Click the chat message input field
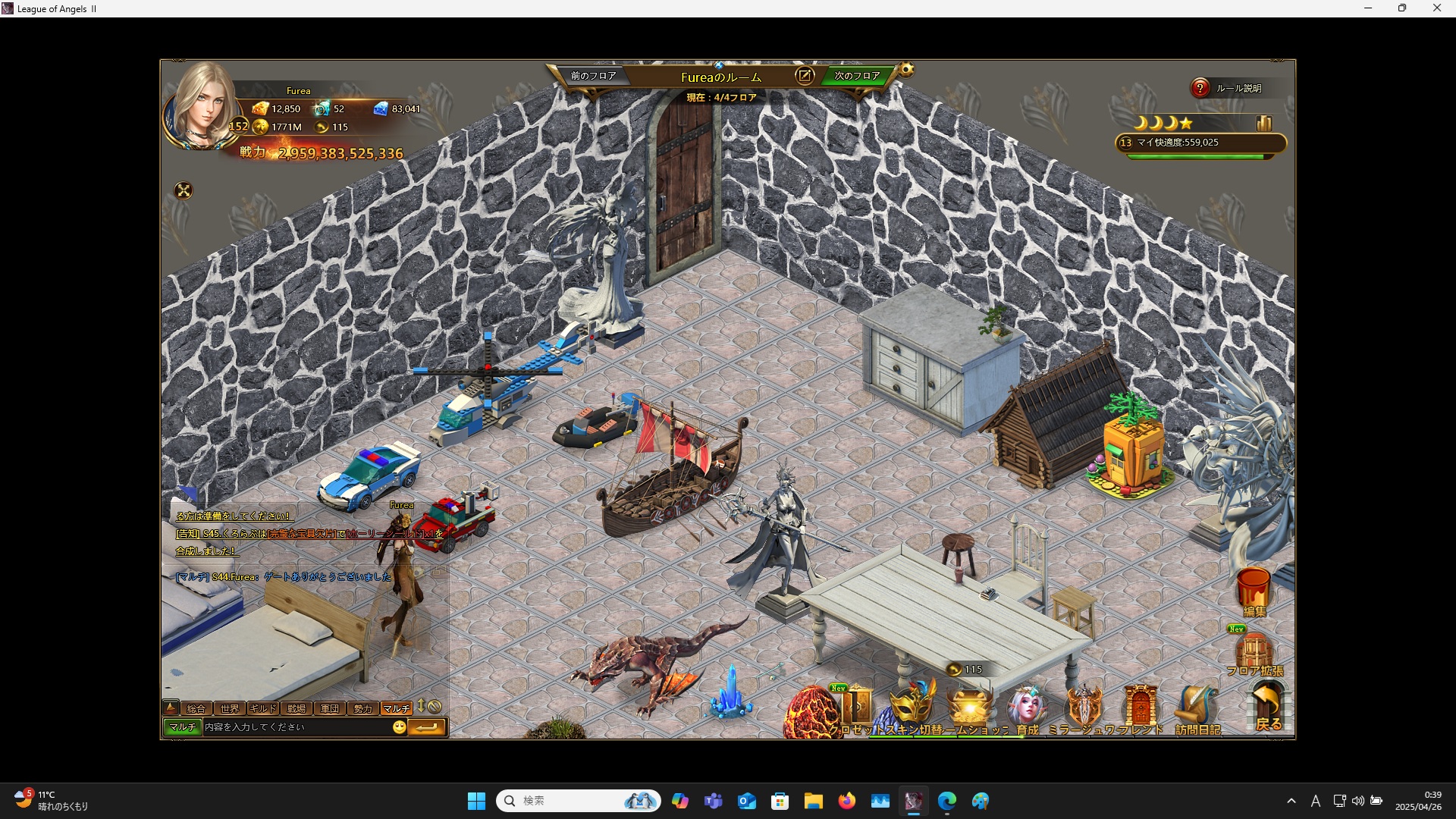Screen dimensions: 1456x819 (x=296, y=727)
